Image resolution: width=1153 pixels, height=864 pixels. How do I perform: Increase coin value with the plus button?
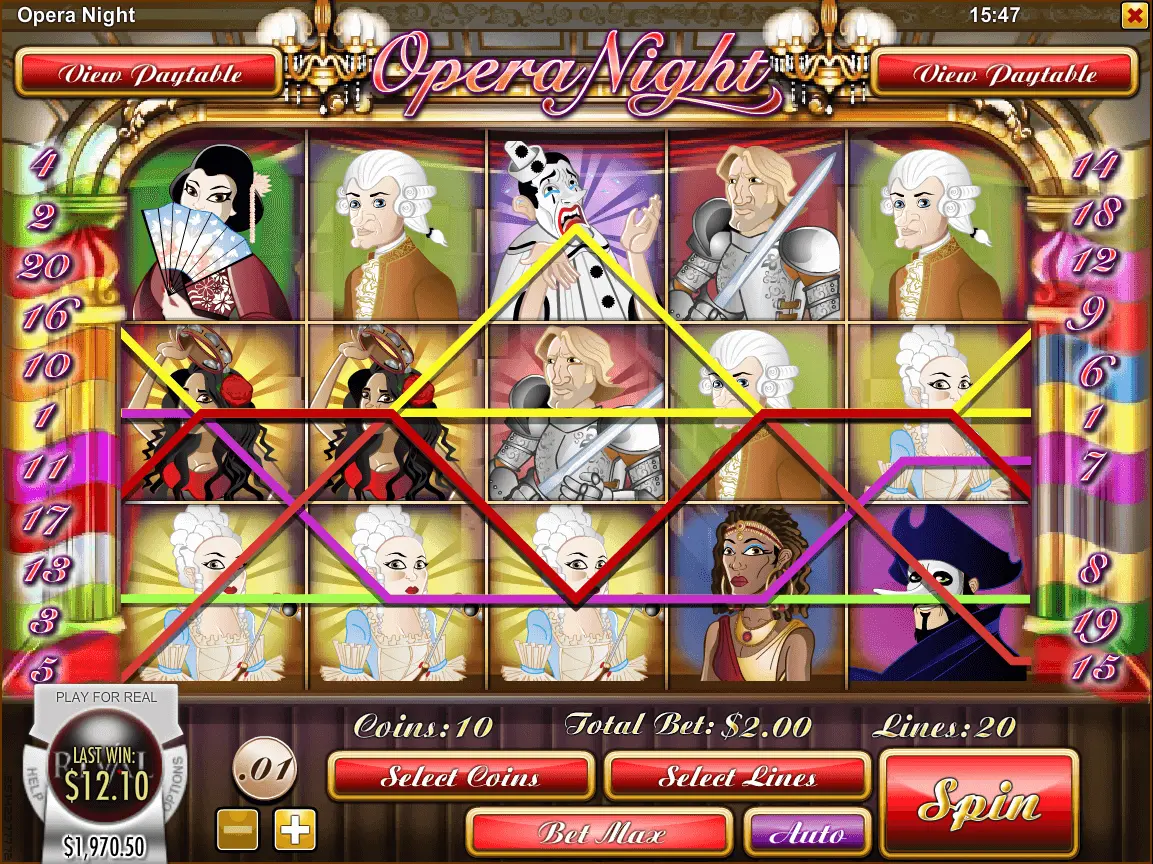(x=295, y=828)
